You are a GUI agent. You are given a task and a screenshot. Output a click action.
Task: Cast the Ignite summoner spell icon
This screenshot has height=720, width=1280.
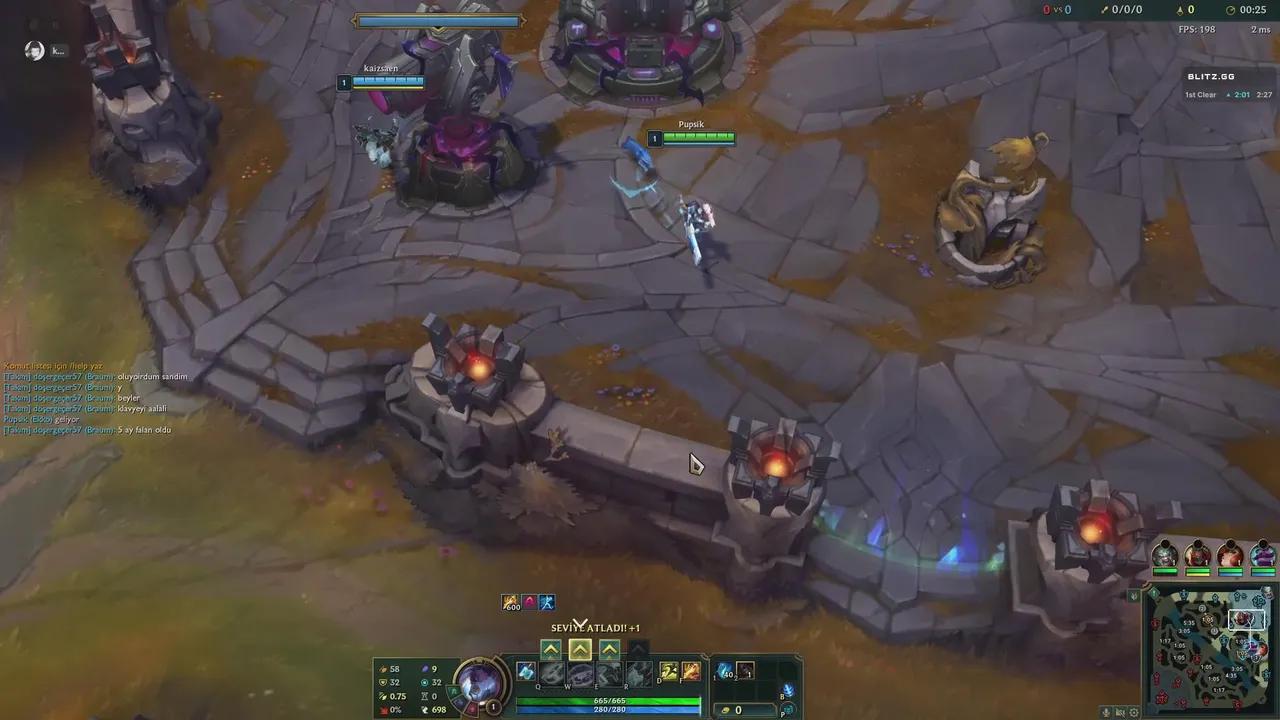pyautogui.click(x=690, y=671)
